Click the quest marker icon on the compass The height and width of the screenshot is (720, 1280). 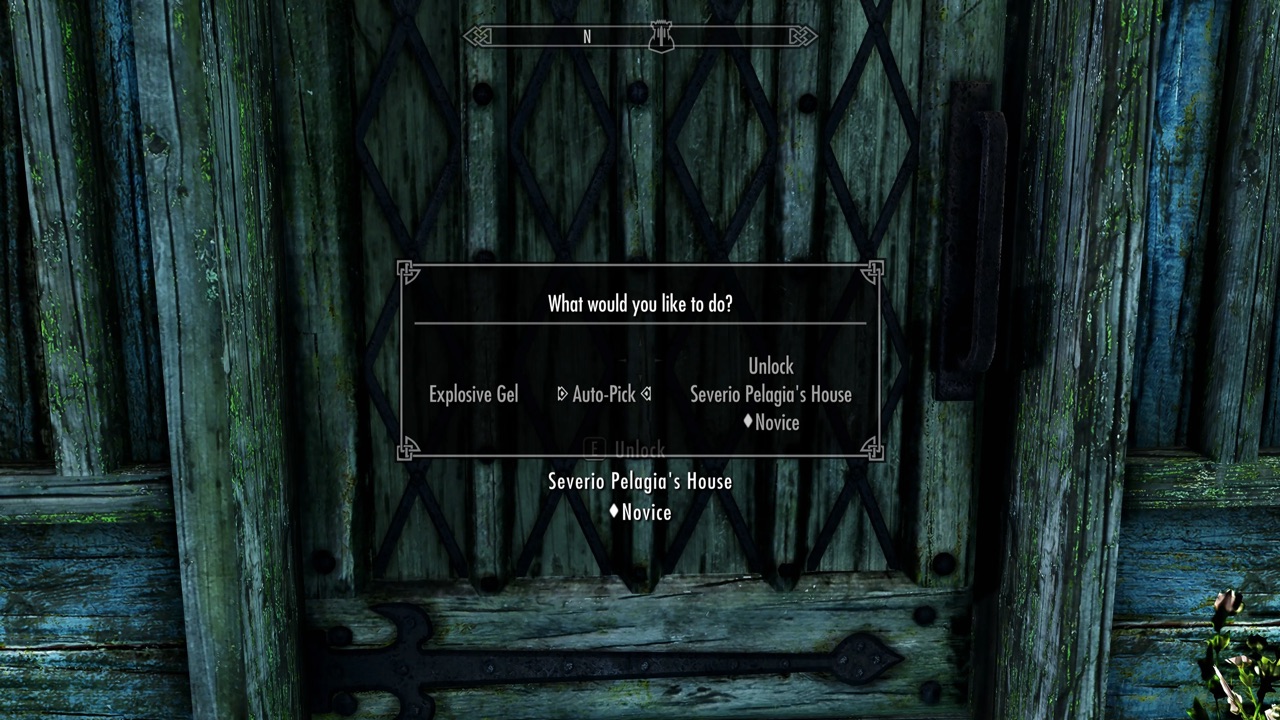[660, 36]
